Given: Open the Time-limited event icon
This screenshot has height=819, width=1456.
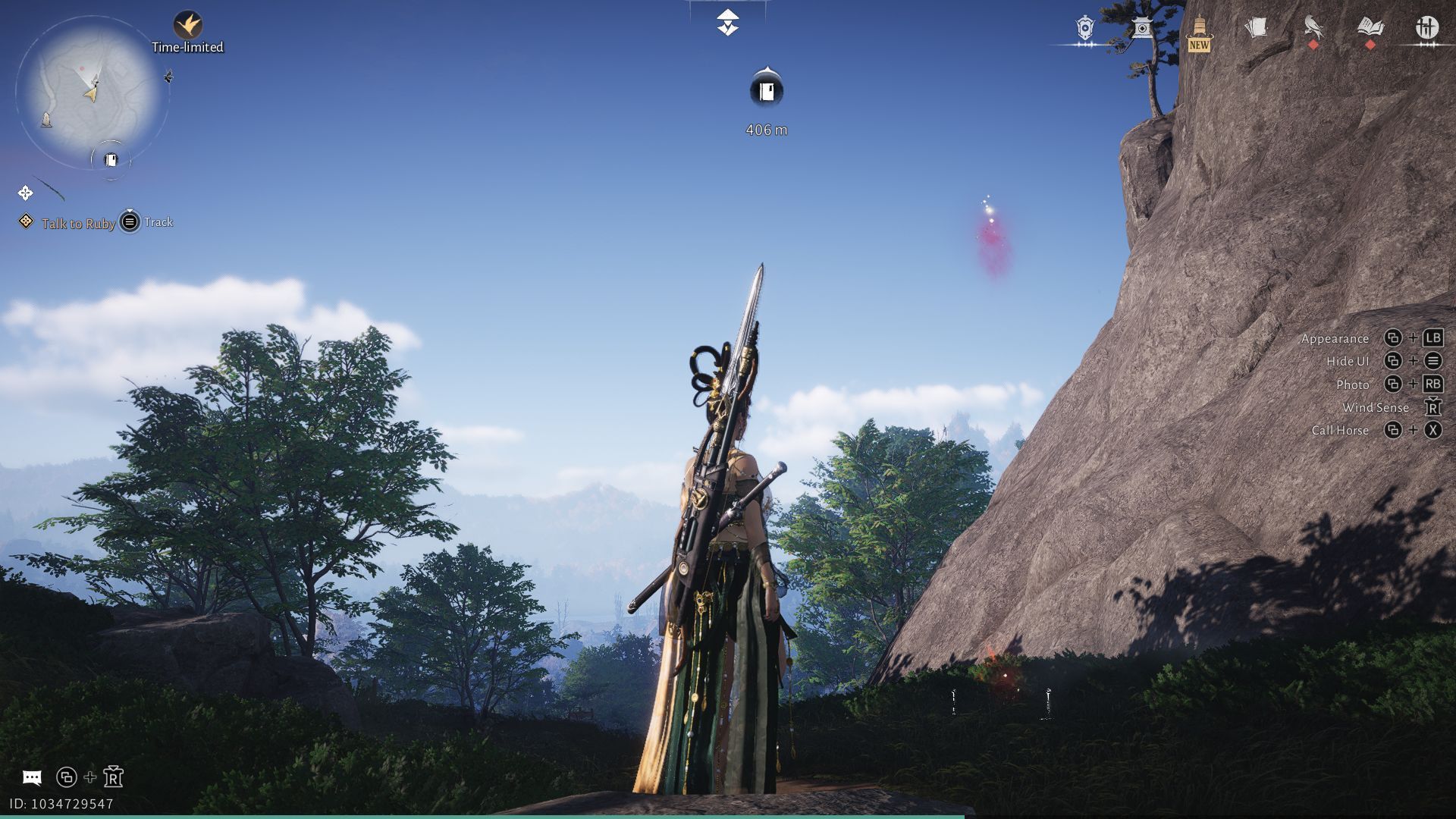Looking at the screenshot, I should tap(187, 26).
